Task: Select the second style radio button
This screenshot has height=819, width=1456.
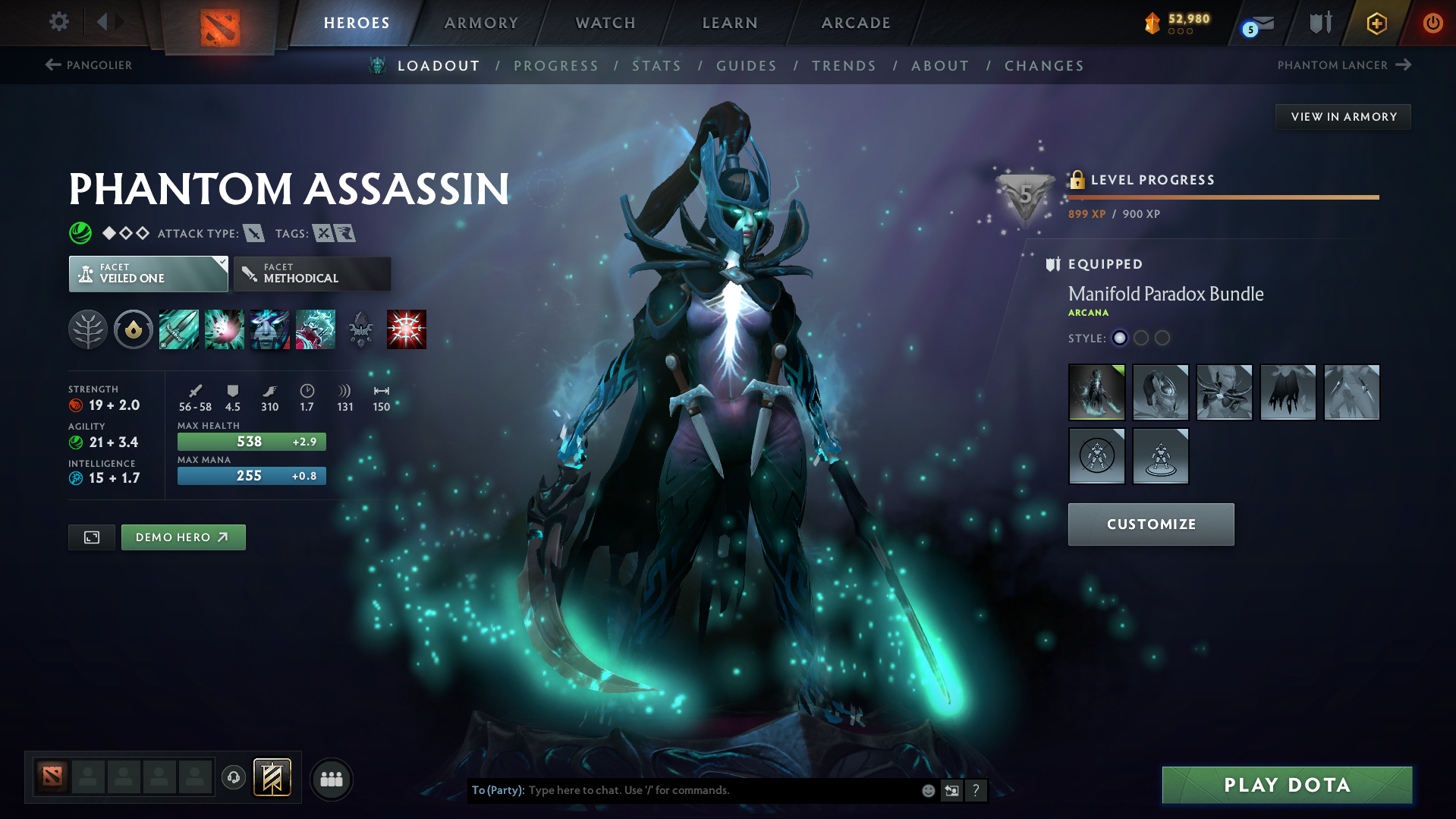Action: click(1141, 338)
